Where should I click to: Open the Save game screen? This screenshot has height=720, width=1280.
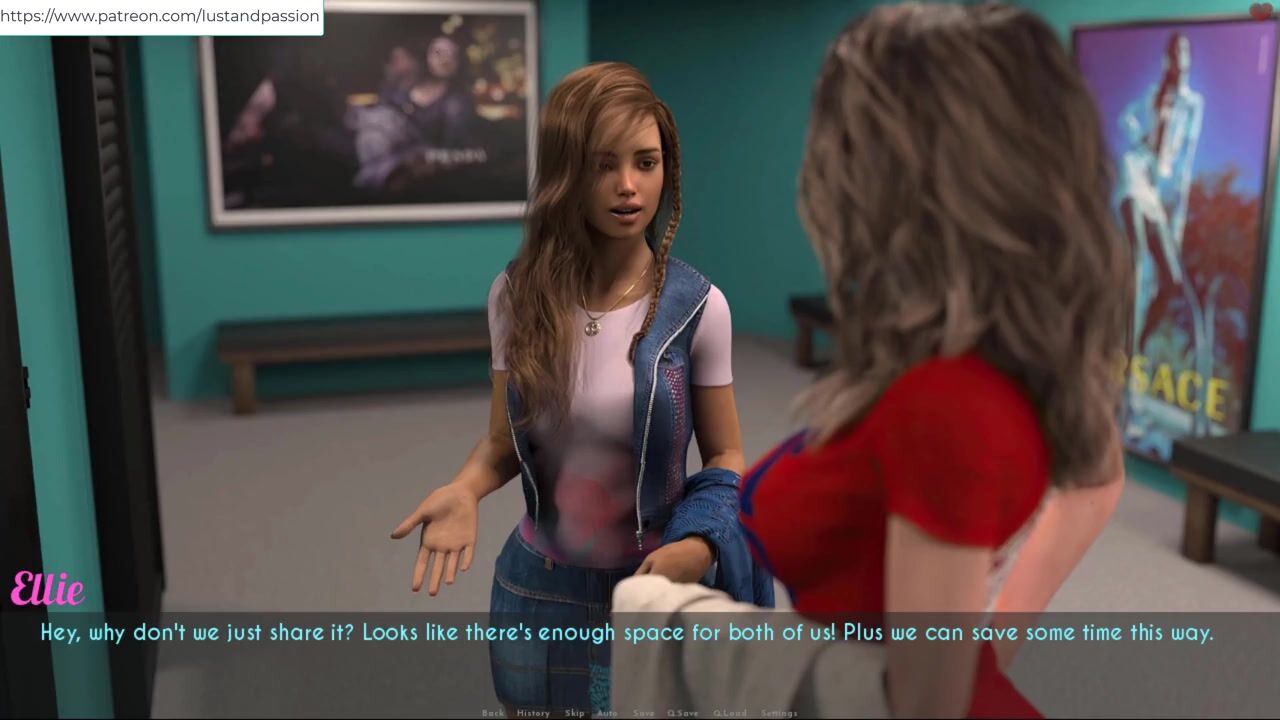644,713
